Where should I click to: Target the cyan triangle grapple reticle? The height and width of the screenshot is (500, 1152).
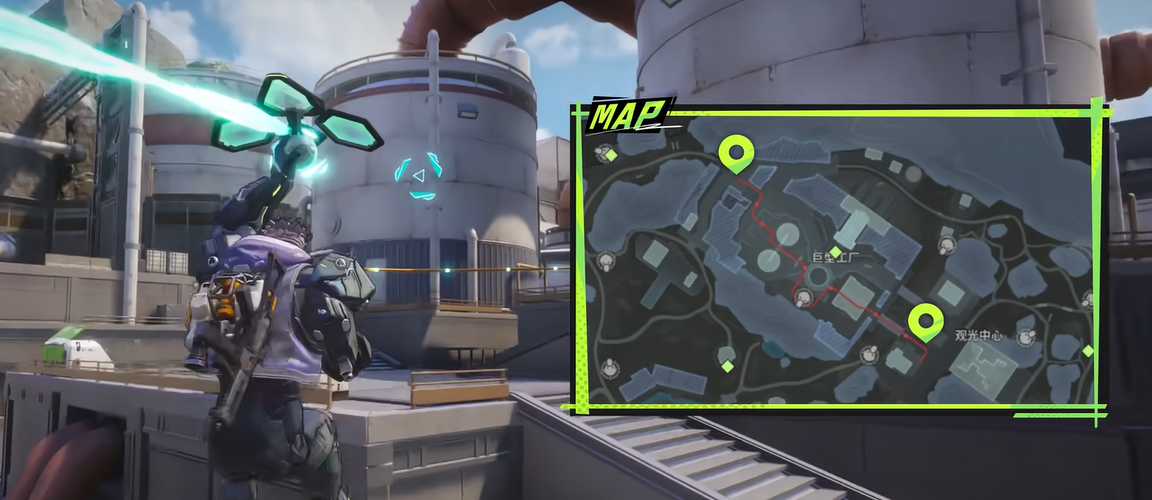(x=420, y=177)
